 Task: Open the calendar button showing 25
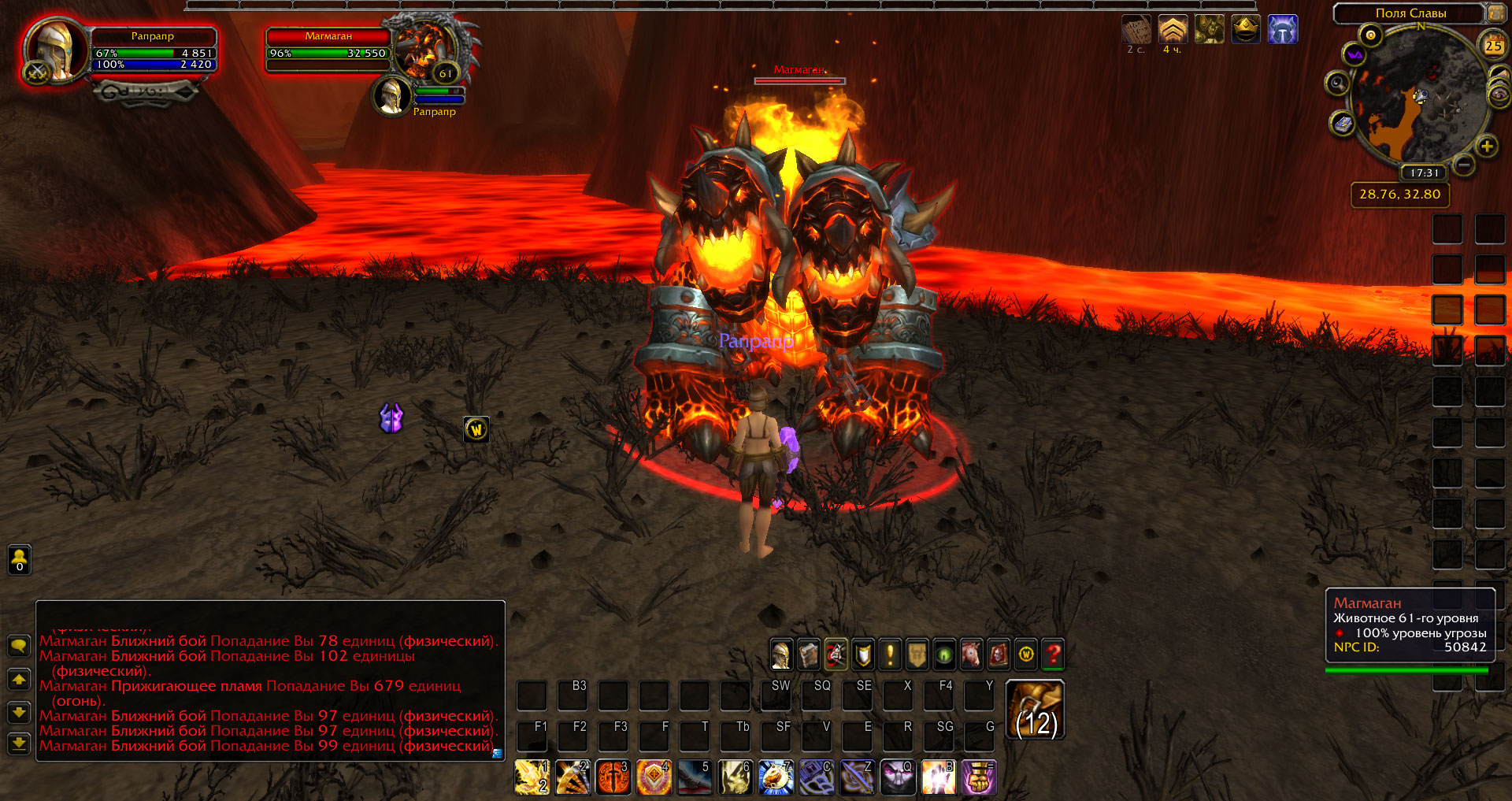click(1493, 46)
